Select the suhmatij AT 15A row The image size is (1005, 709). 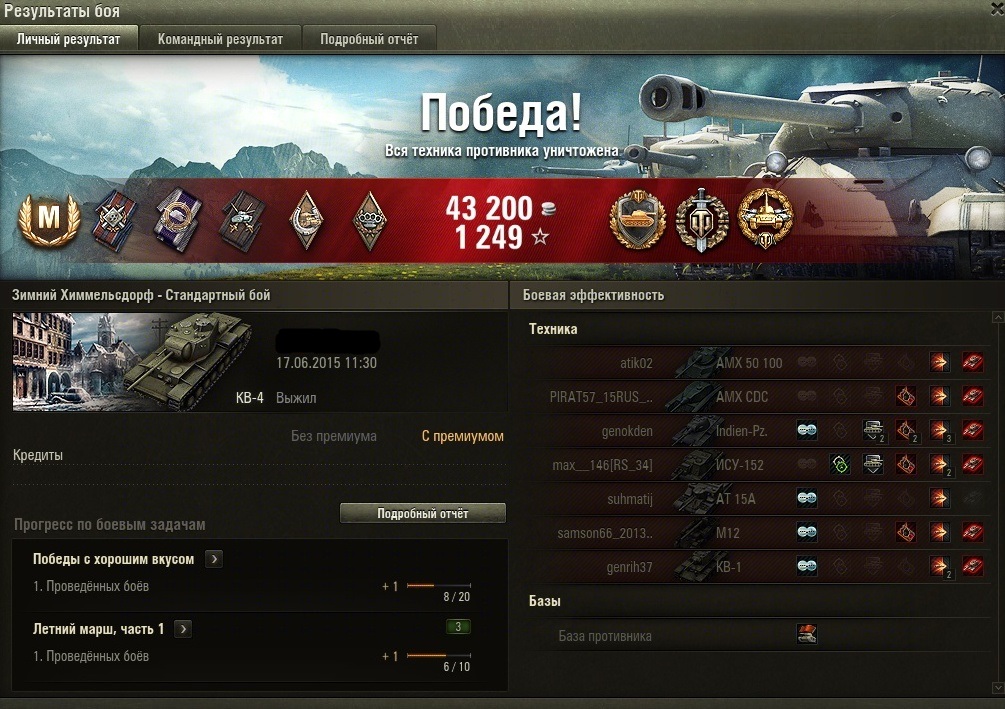click(640, 499)
